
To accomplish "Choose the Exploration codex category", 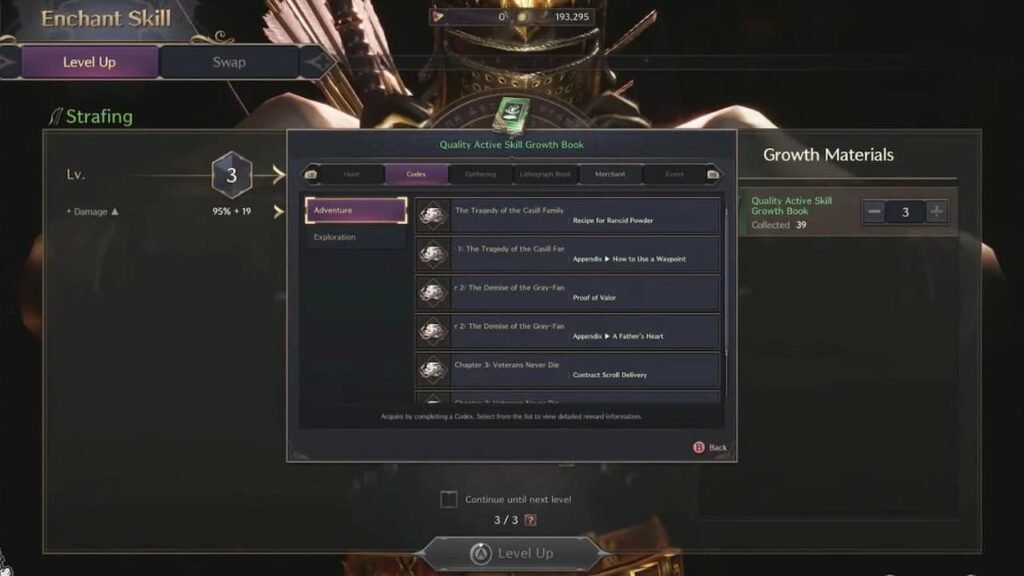I will (x=356, y=237).
